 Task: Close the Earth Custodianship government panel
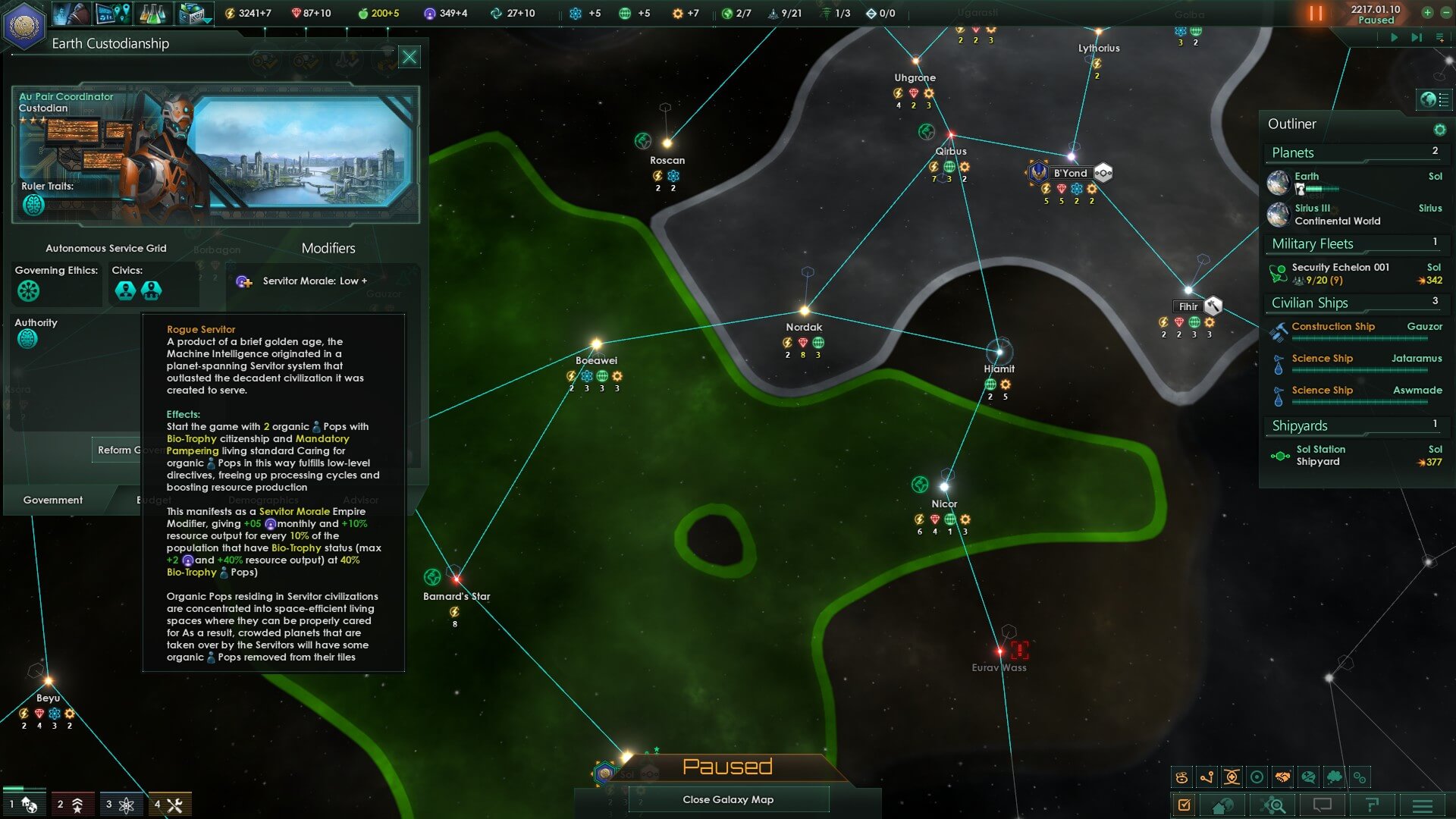409,57
